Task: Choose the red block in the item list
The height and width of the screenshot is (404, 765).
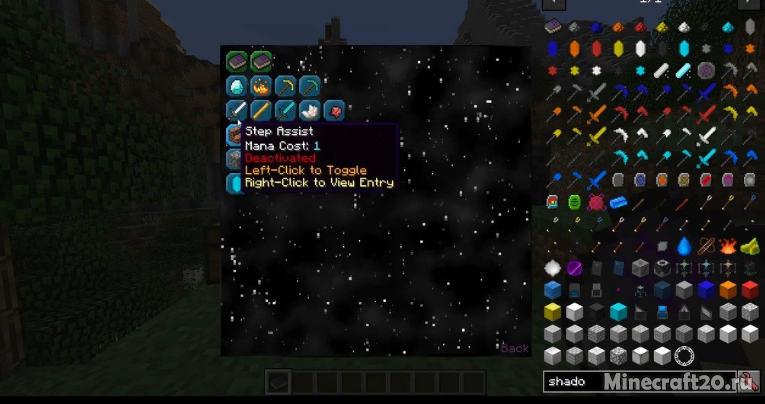Action: (750, 290)
